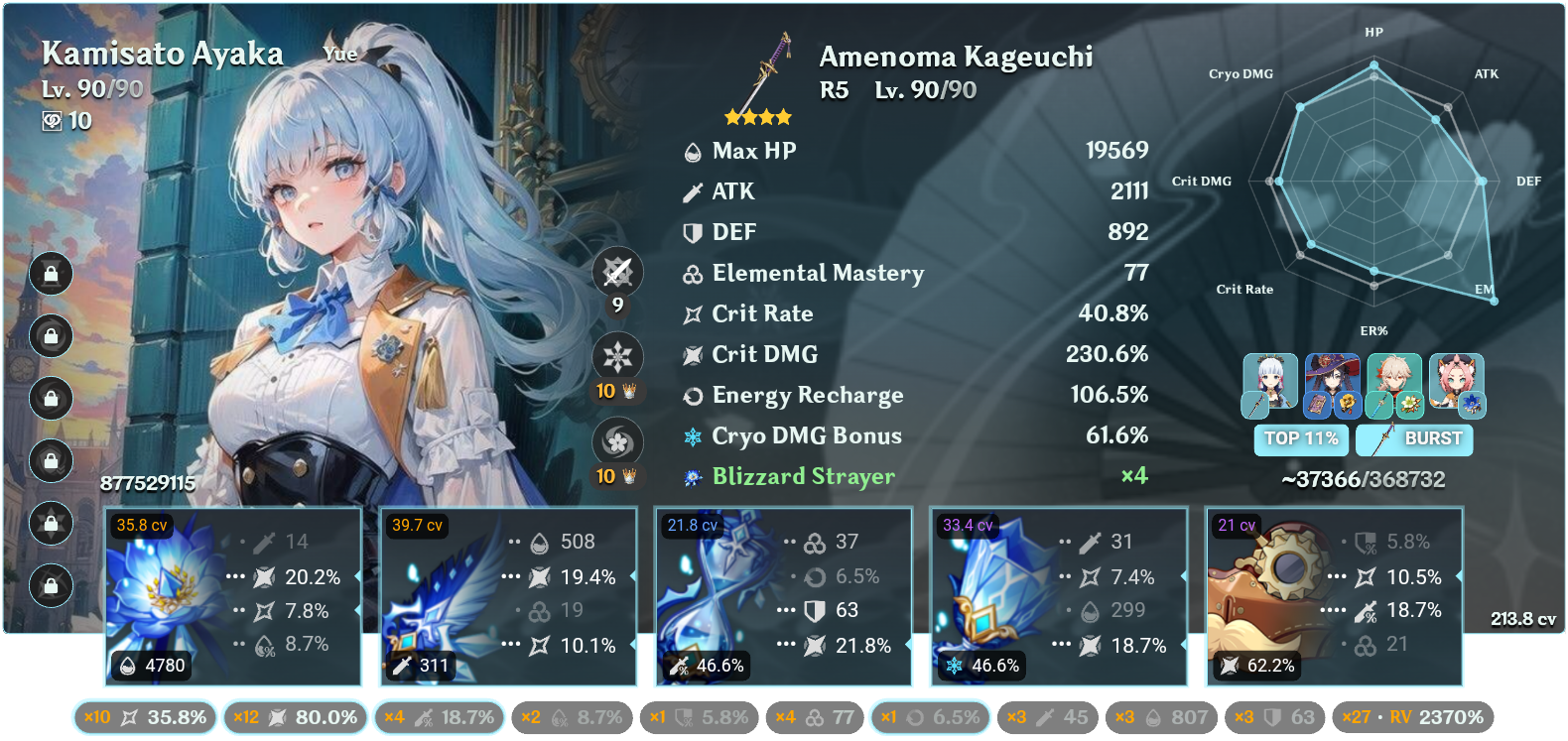The width and height of the screenshot is (1568, 741).
Task: Open the level 10 Elemental Skill talent
Action: coord(618,357)
